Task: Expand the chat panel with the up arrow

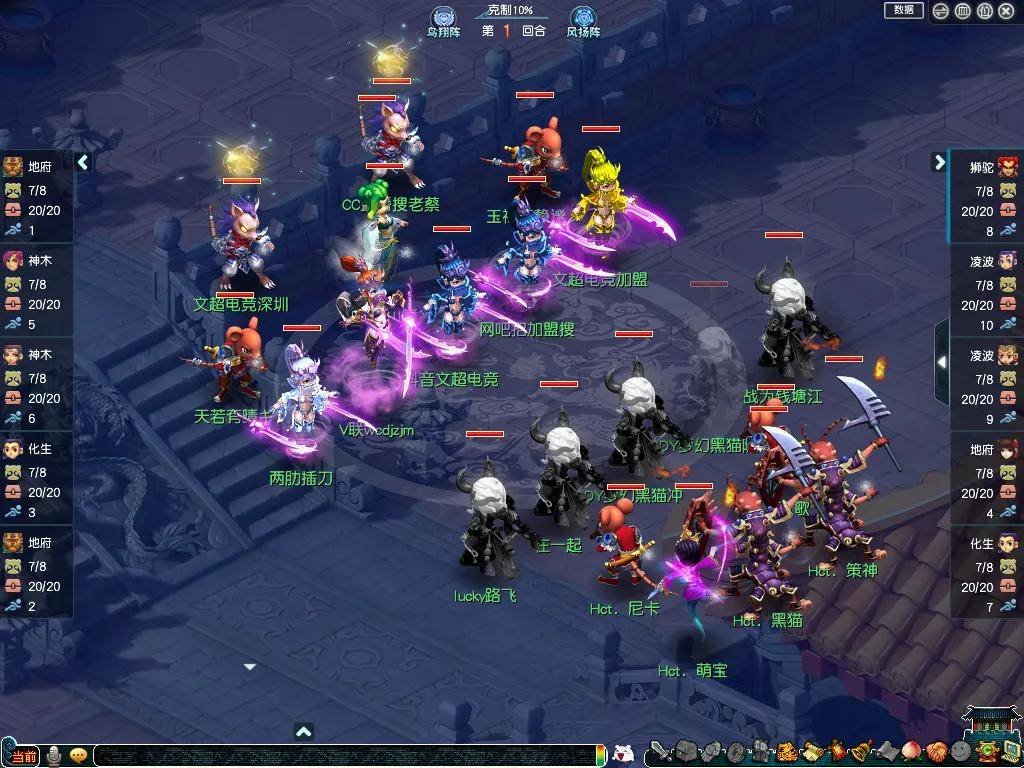Action: [304, 732]
